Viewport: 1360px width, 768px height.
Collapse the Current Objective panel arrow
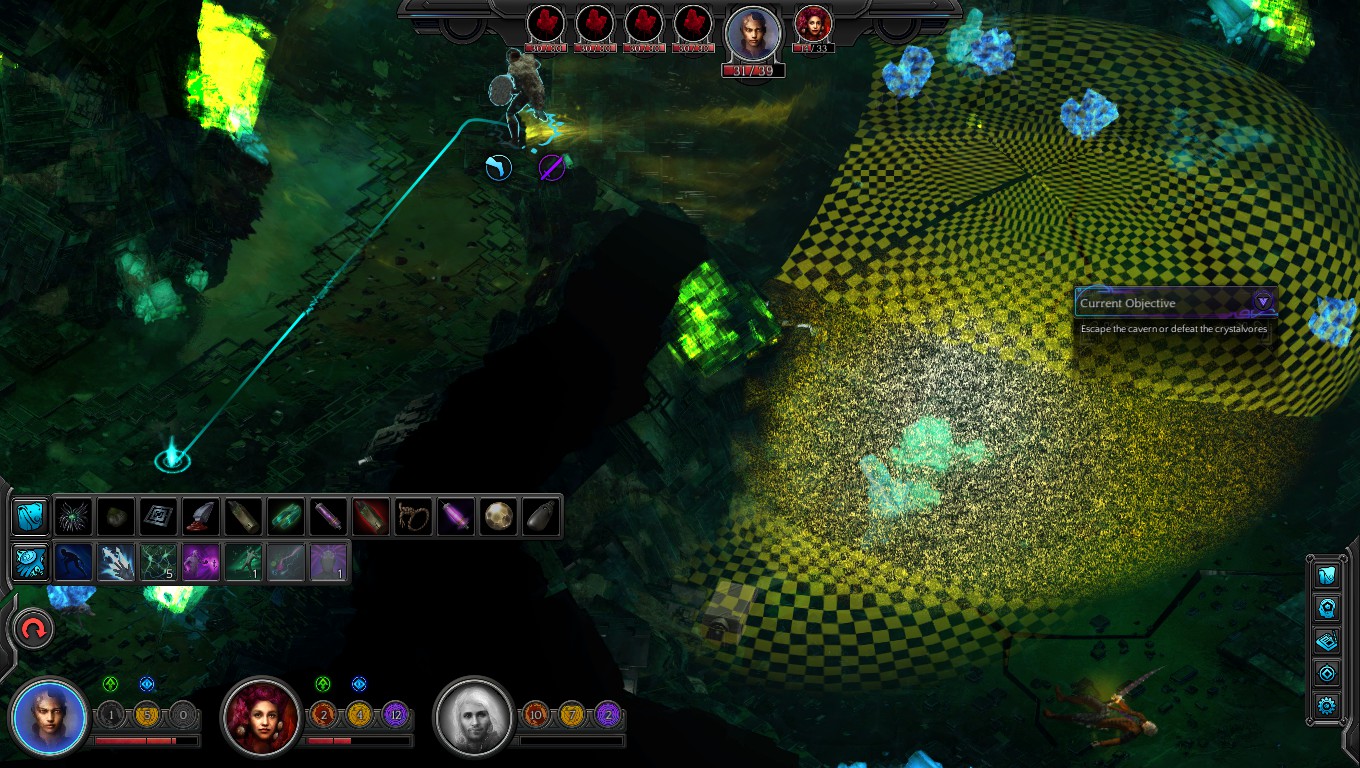tap(1263, 301)
